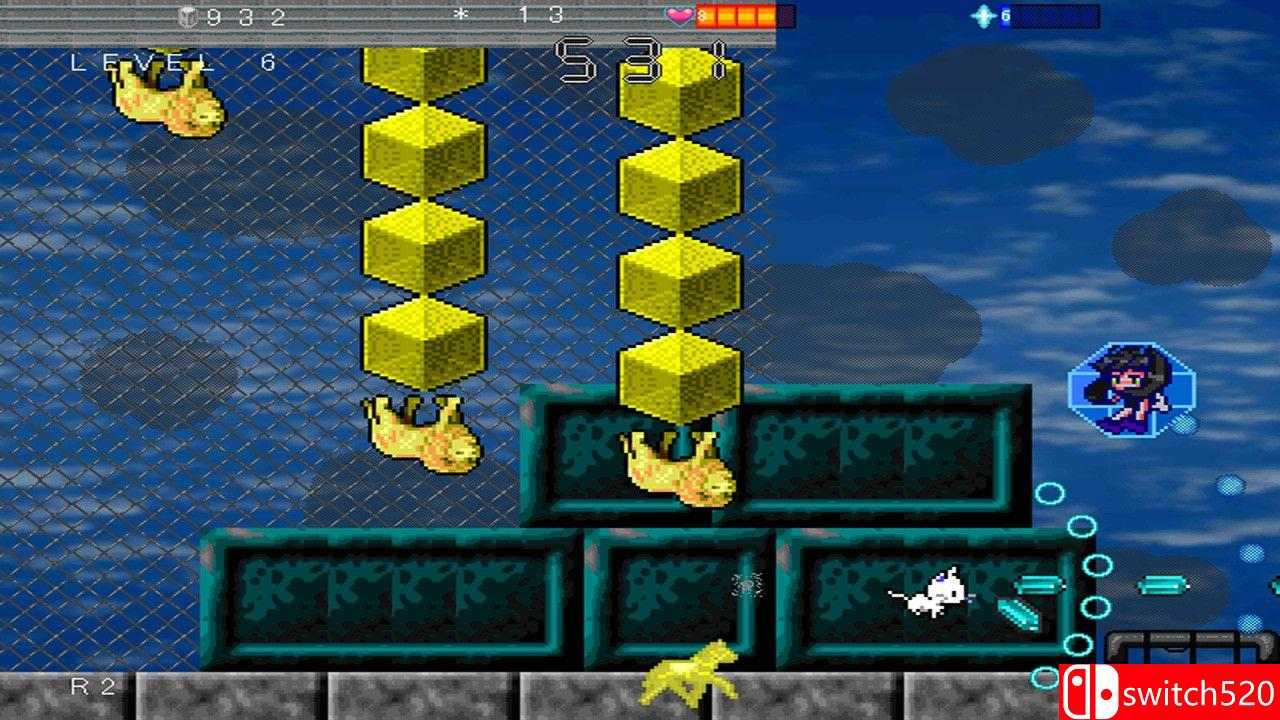
Task: Click the blue snowflake icon near the top-right meter
Action: point(984,16)
